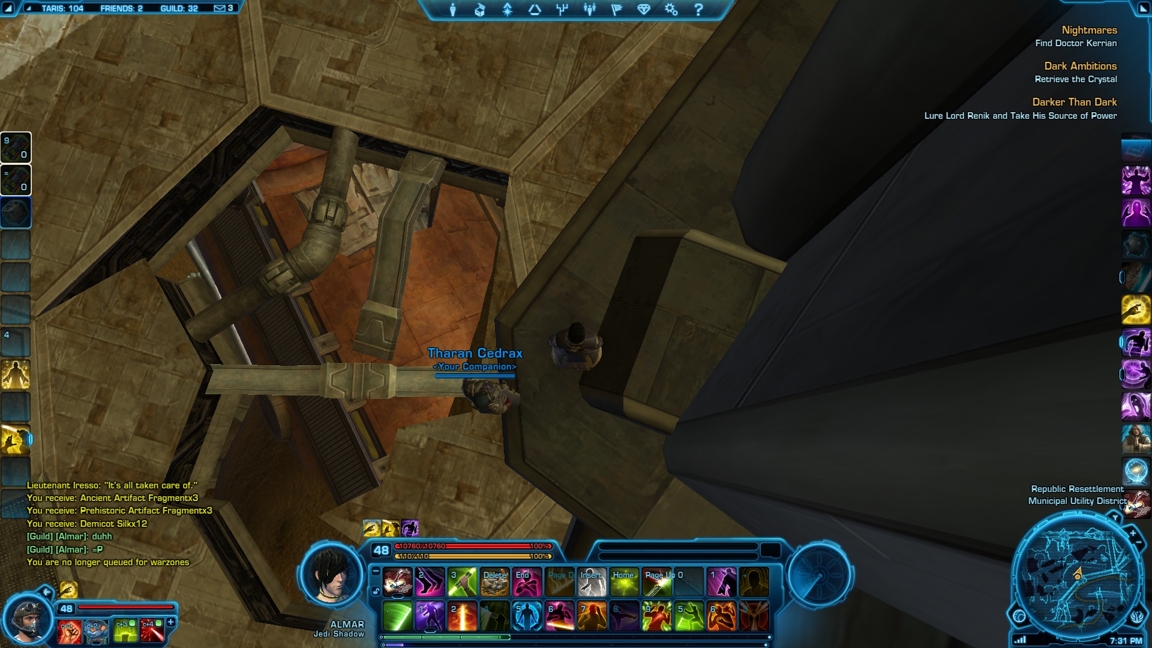The width and height of the screenshot is (1152, 648).
Task: Open the guild flag menu icon
Action: 616,10
